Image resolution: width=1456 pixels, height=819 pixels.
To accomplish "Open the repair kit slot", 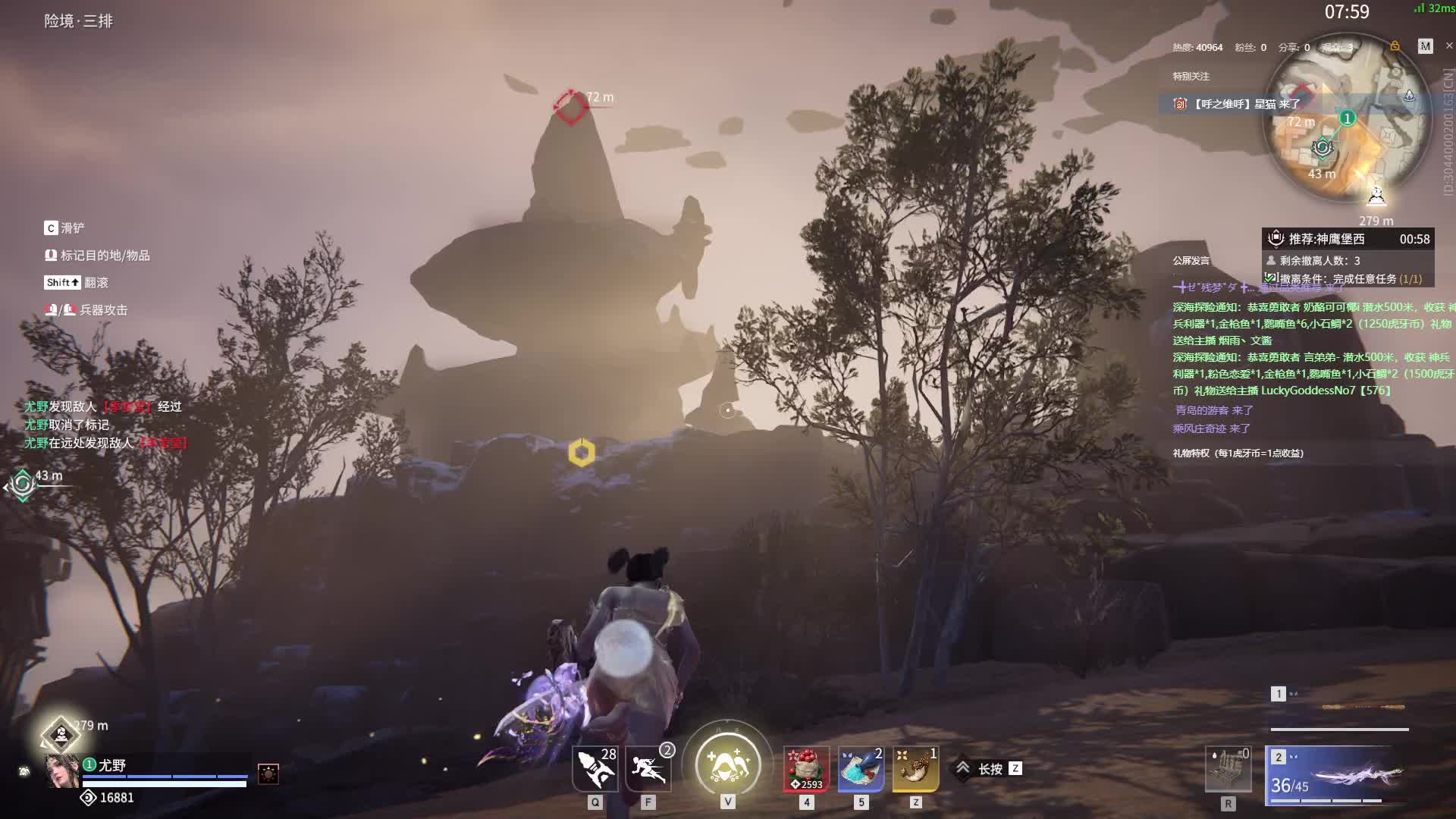I will [1228, 770].
